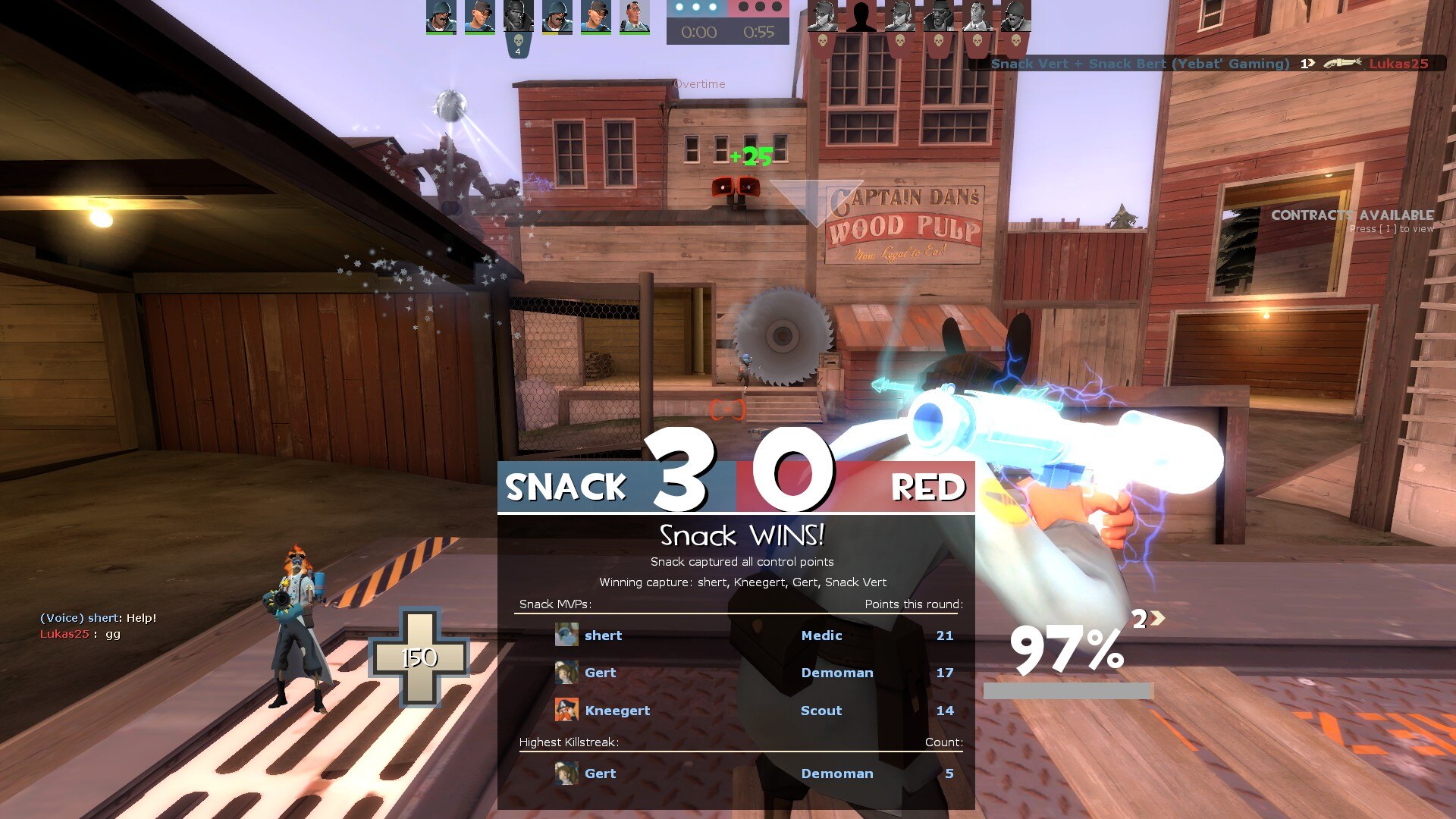Choose the RED Medic portrait
The image size is (1456, 819).
point(977,17)
